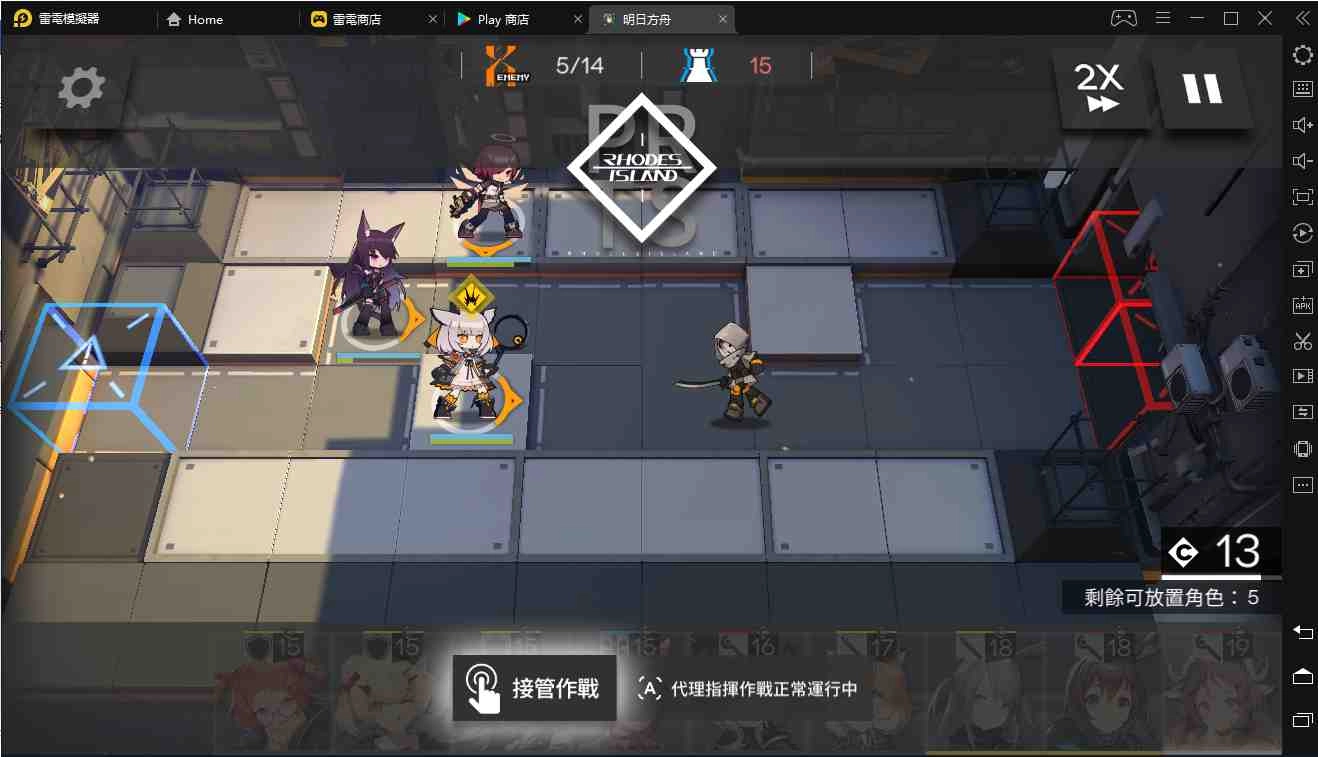The height and width of the screenshot is (757, 1318).
Task: Increase volume via sidebar volume-up icon
Action: [1302, 124]
